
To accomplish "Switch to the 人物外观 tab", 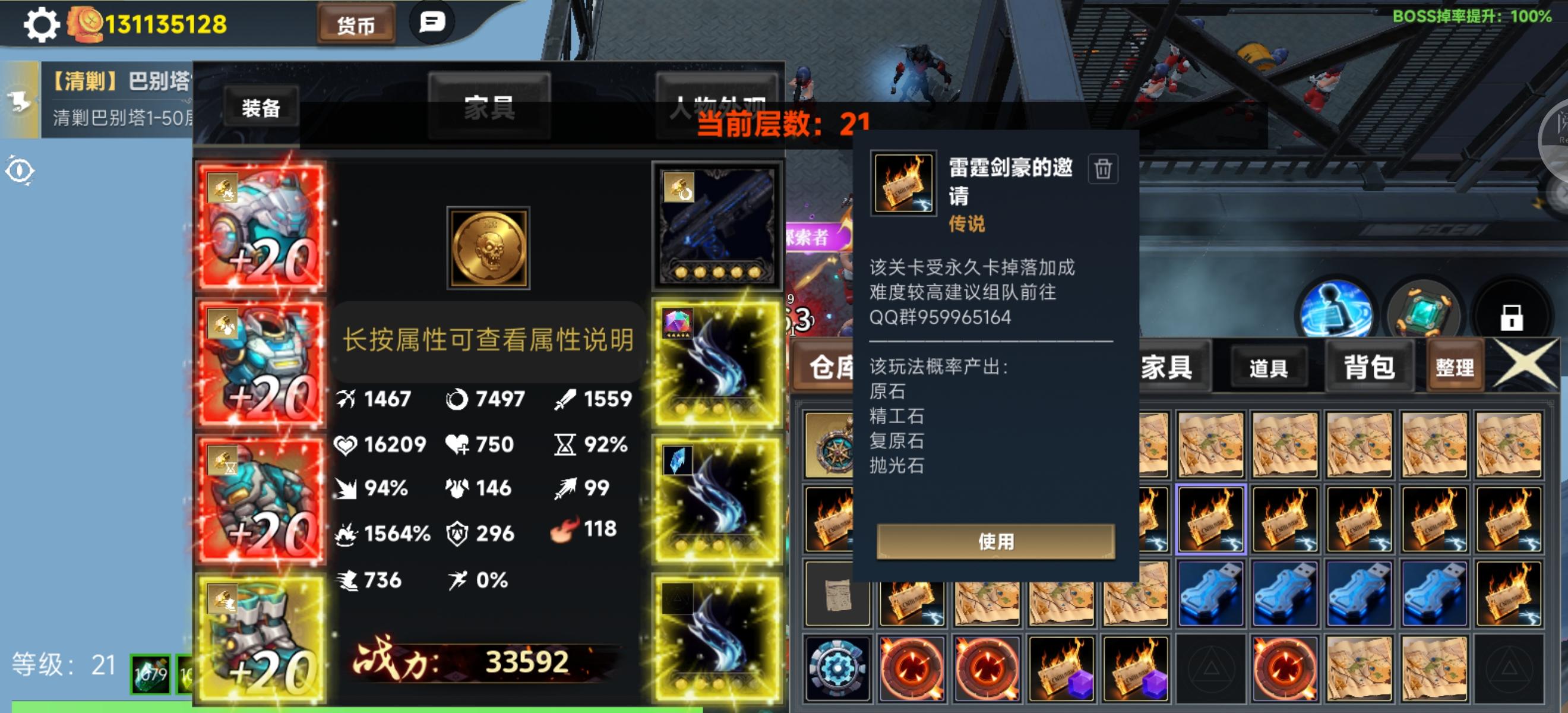I will [718, 102].
